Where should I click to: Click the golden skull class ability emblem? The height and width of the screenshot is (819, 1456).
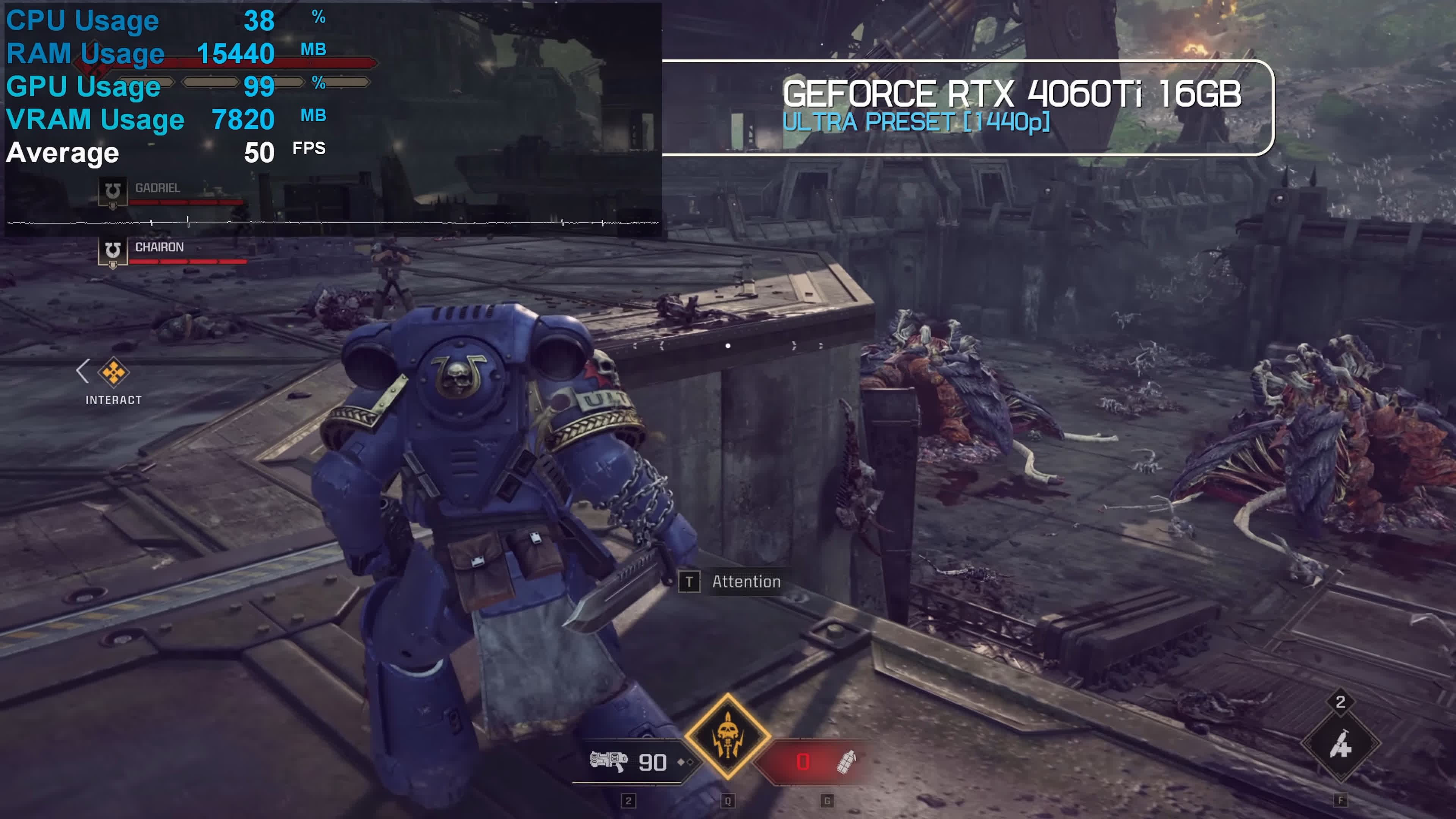pos(728,736)
